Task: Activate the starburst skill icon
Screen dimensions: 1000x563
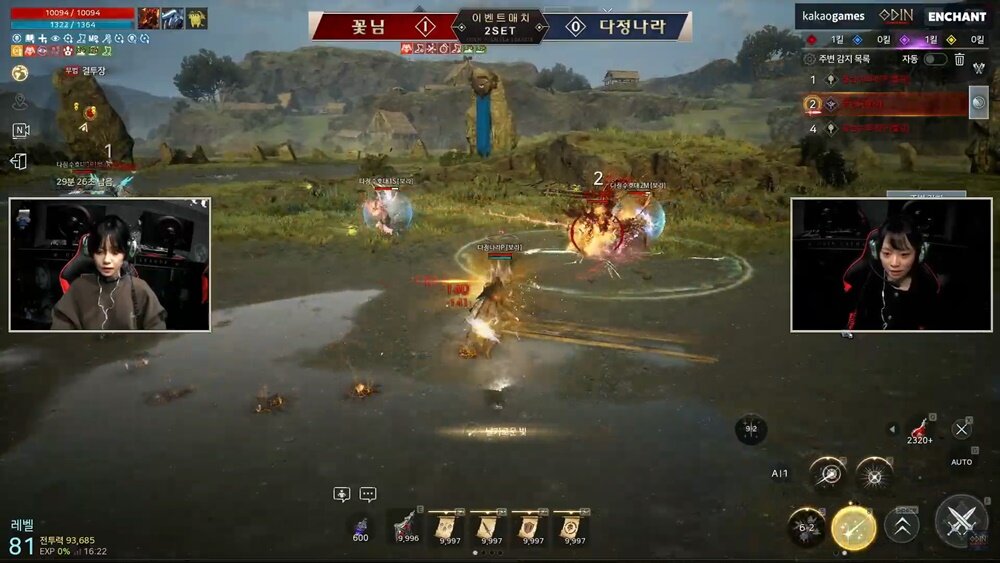Action: (x=874, y=475)
